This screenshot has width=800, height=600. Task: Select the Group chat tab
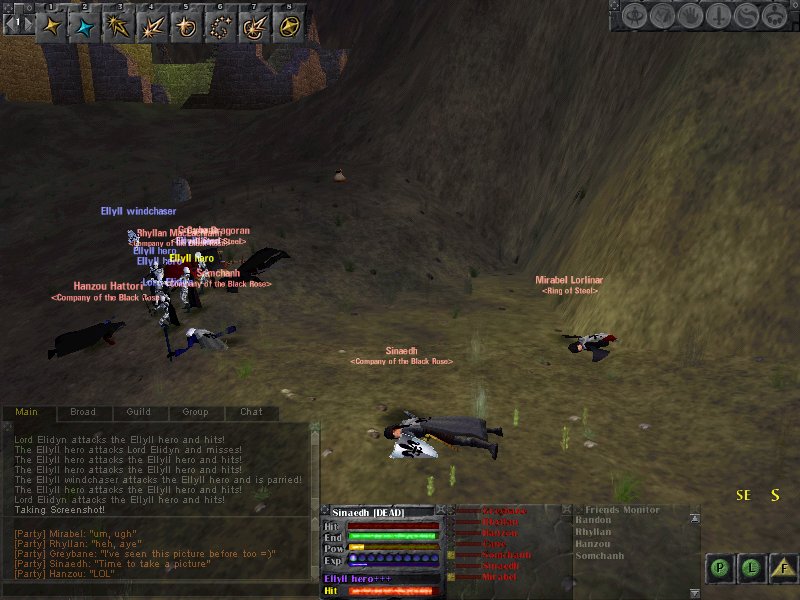point(195,412)
